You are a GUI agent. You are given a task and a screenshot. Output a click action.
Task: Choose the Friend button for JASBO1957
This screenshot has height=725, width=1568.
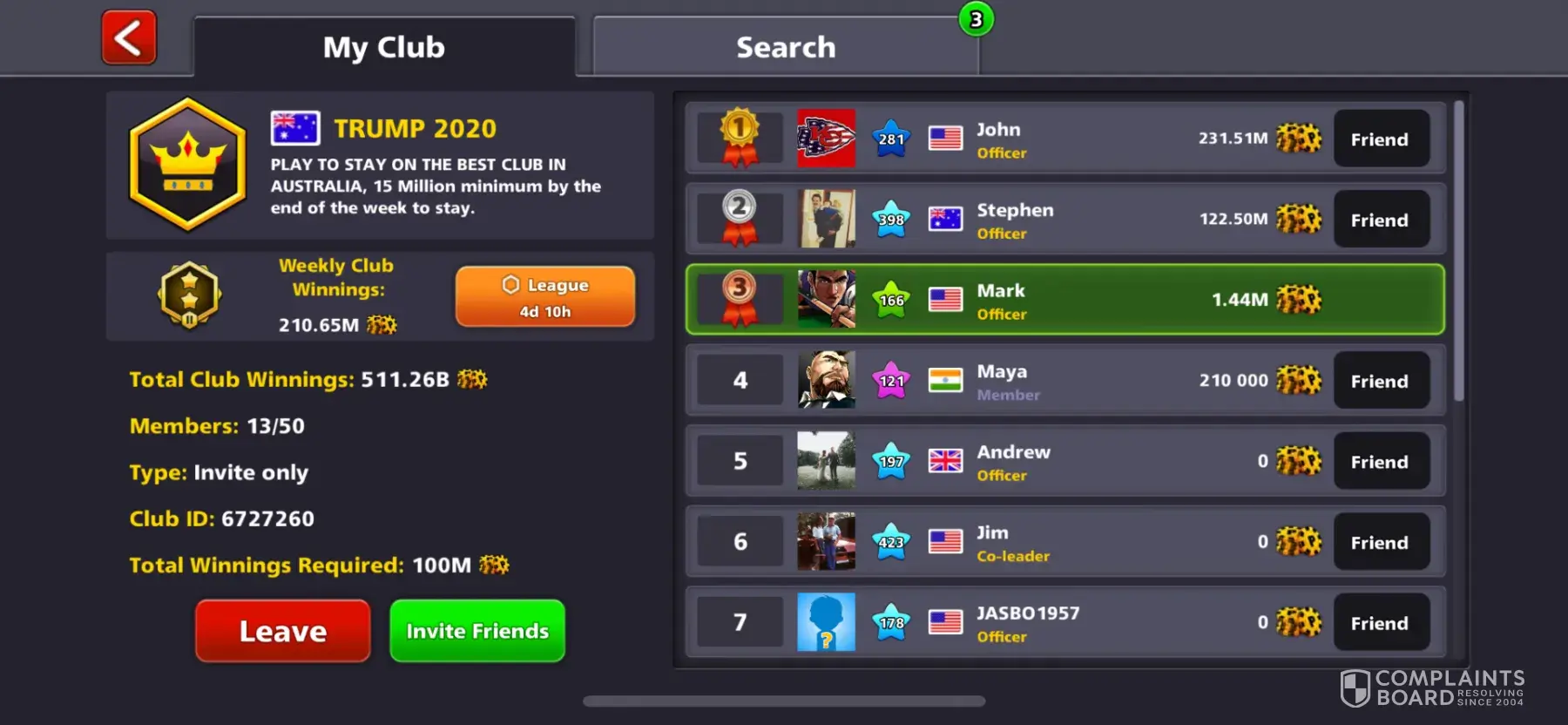[1380, 623]
